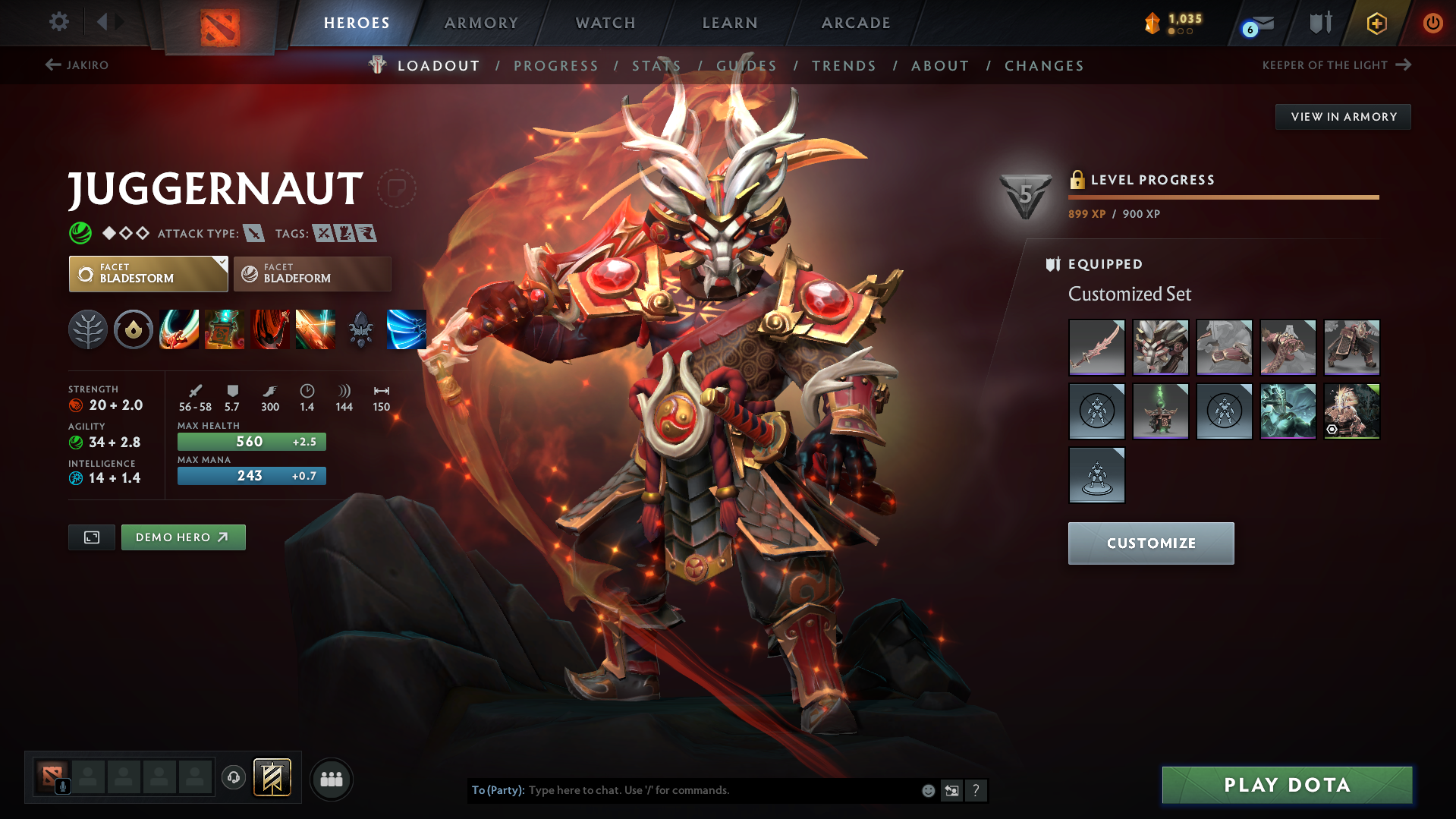Select the sword weapon thumbnail in Customized Set
The width and height of the screenshot is (1456, 819).
pyautogui.click(x=1096, y=347)
